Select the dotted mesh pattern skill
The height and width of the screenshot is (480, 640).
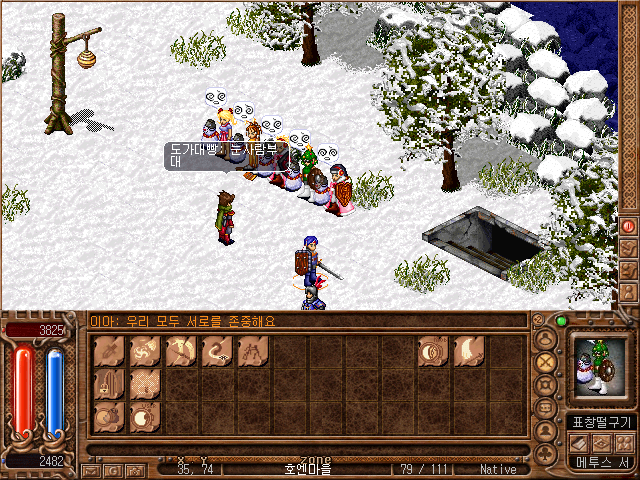pyautogui.click(x=145, y=383)
